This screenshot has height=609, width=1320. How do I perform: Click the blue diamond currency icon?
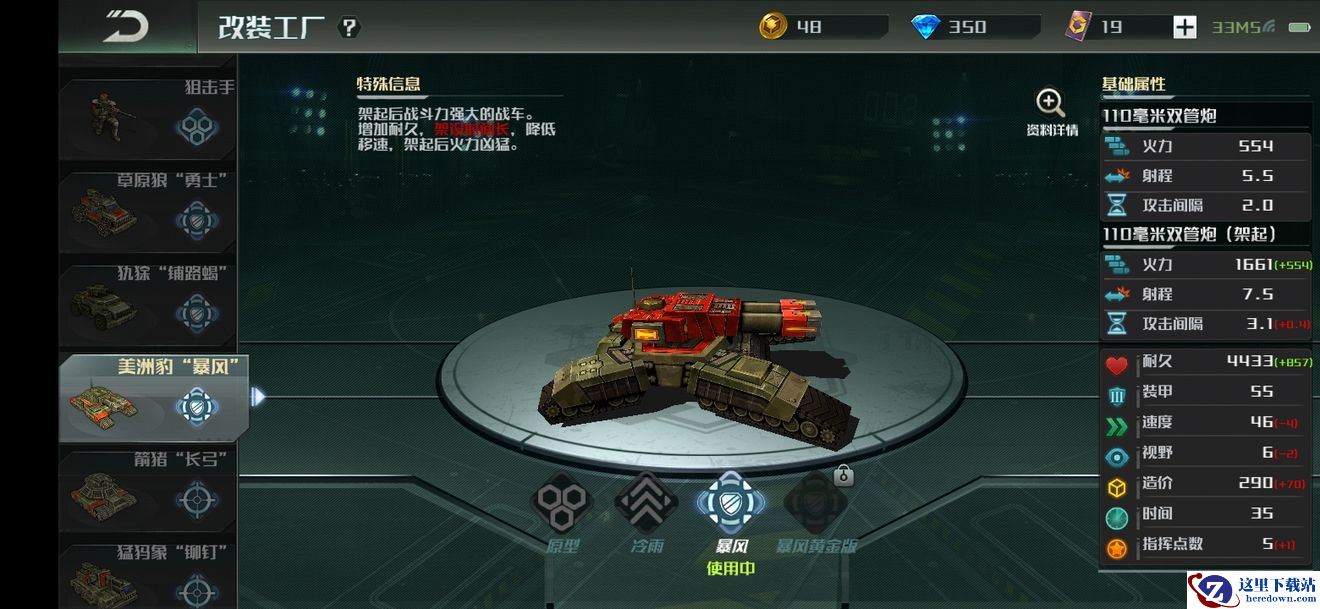(926, 27)
